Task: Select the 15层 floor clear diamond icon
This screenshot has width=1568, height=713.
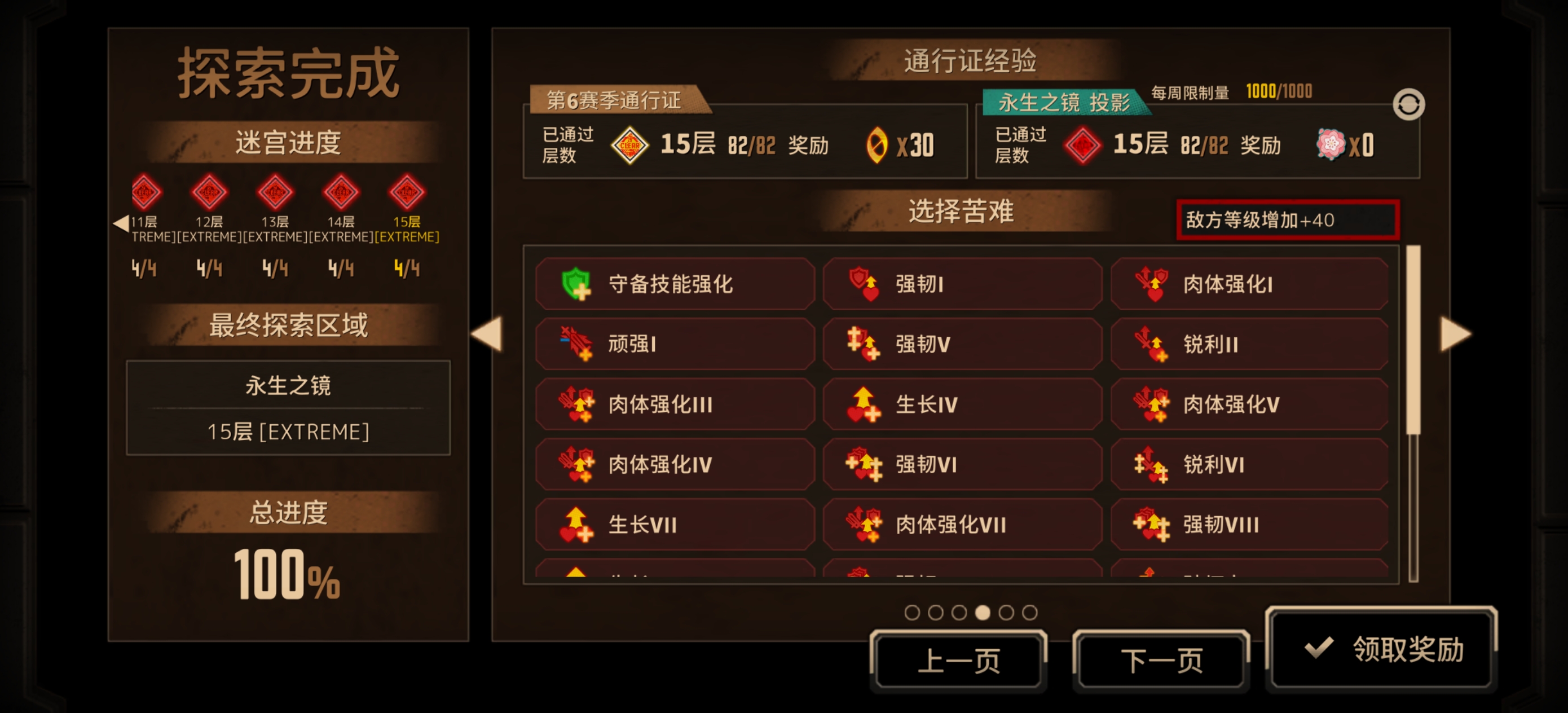Action: 406,192
